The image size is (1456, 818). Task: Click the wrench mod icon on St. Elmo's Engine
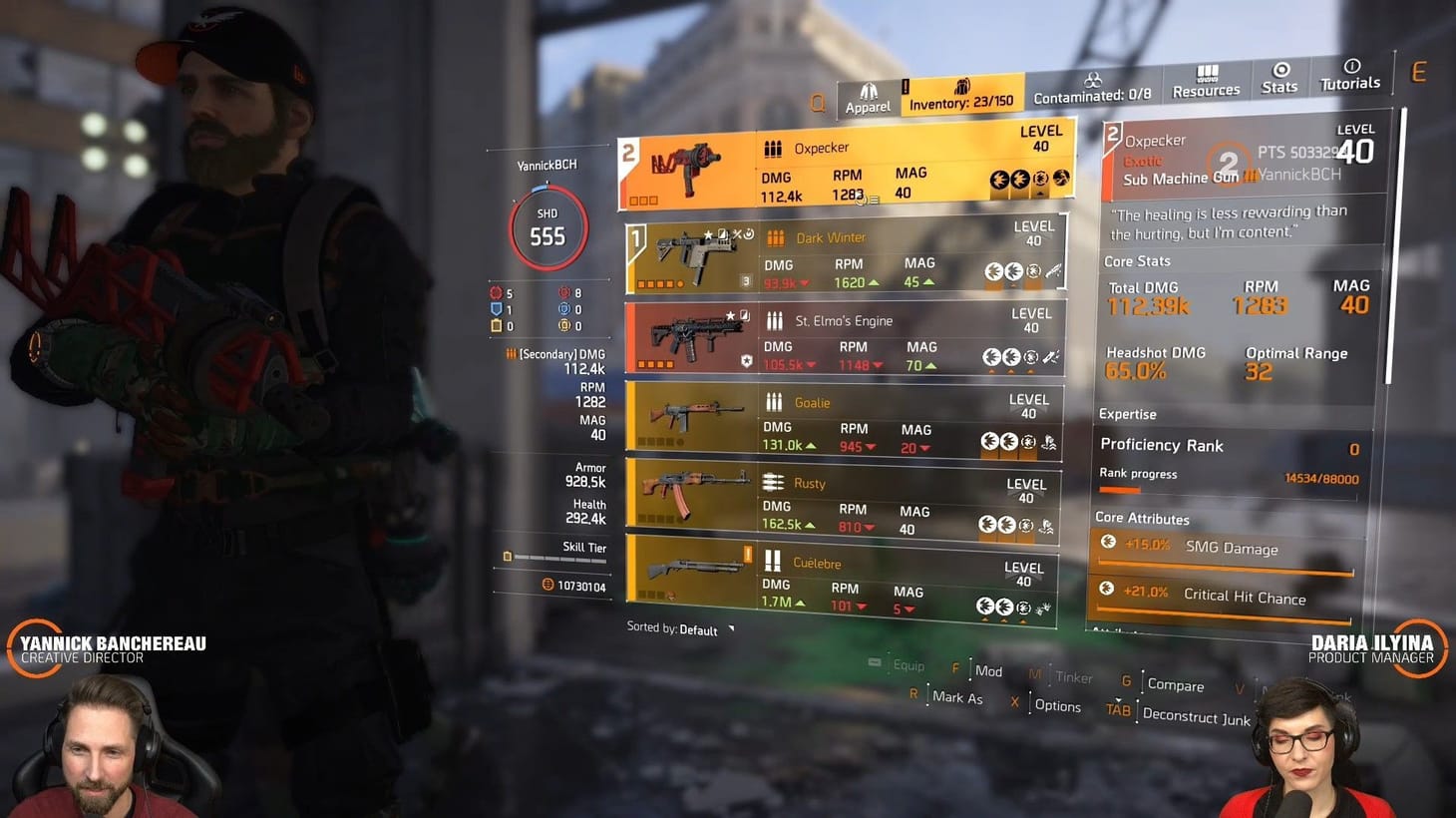pos(1048,355)
